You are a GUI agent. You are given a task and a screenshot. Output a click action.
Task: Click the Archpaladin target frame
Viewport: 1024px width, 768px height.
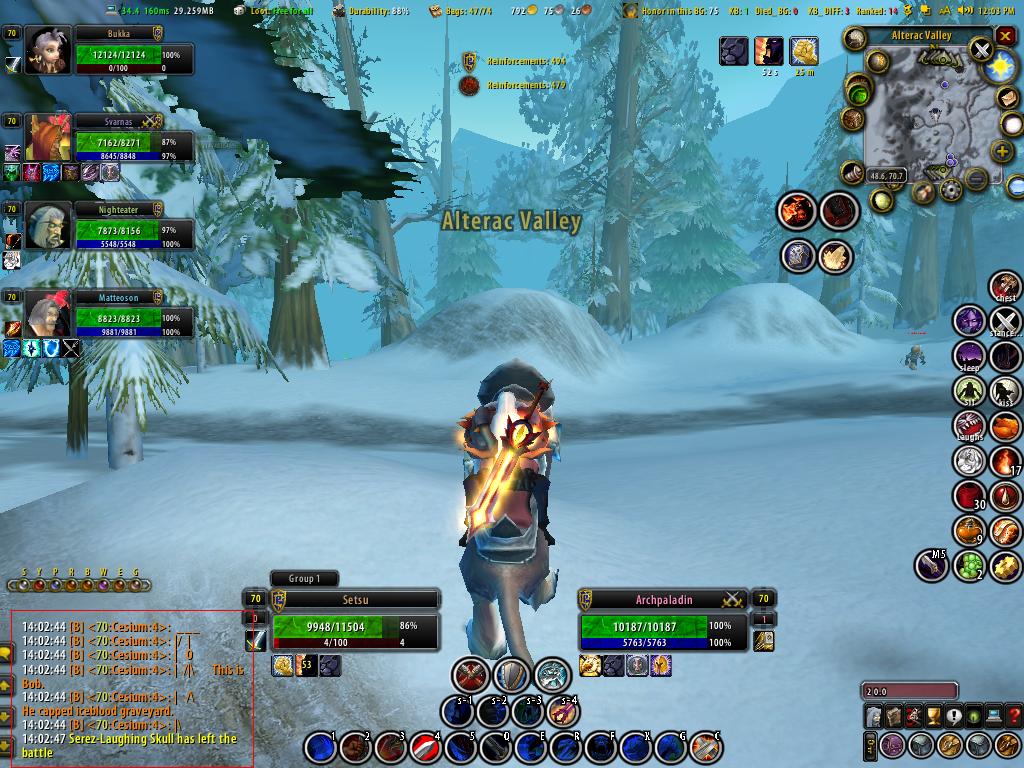pyautogui.click(x=664, y=627)
